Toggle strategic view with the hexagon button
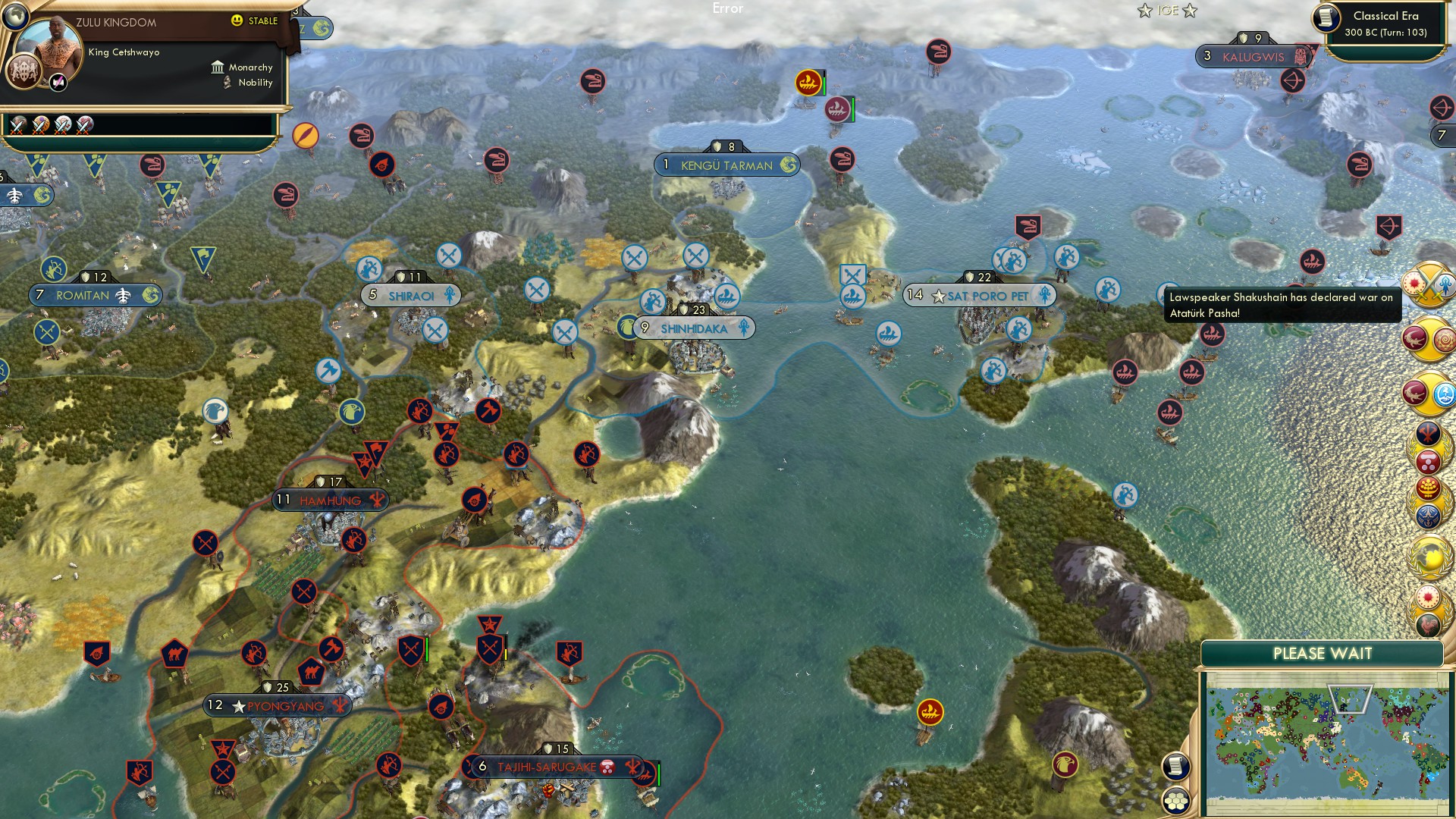This screenshot has height=819, width=1456. pyautogui.click(x=1175, y=801)
